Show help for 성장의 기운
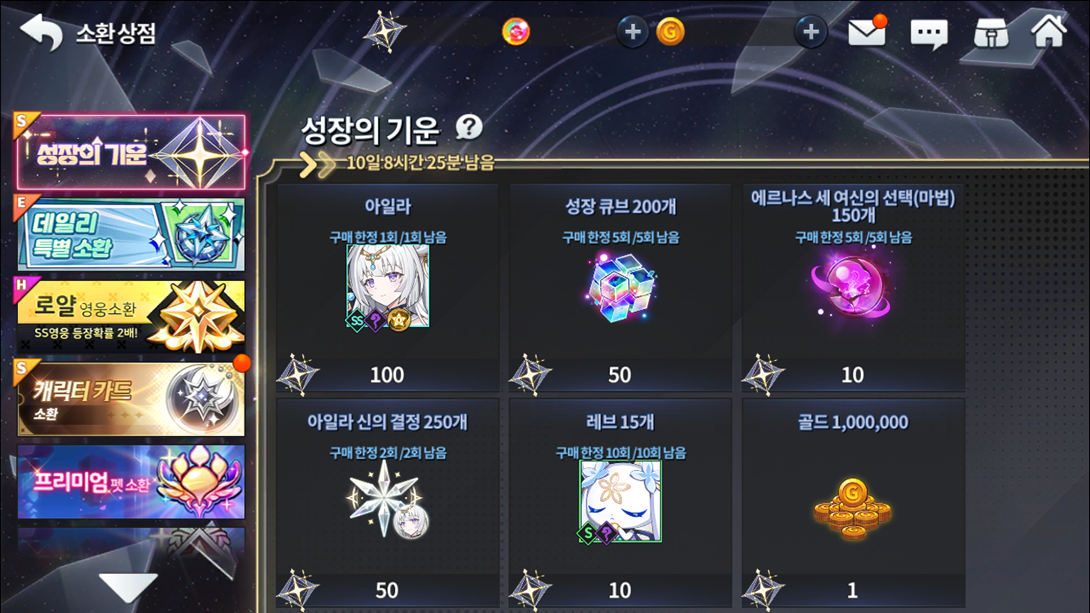Image resolution: width=1090 pixels, height=613 pixels. pyautogui.click(x=469, y=127)
